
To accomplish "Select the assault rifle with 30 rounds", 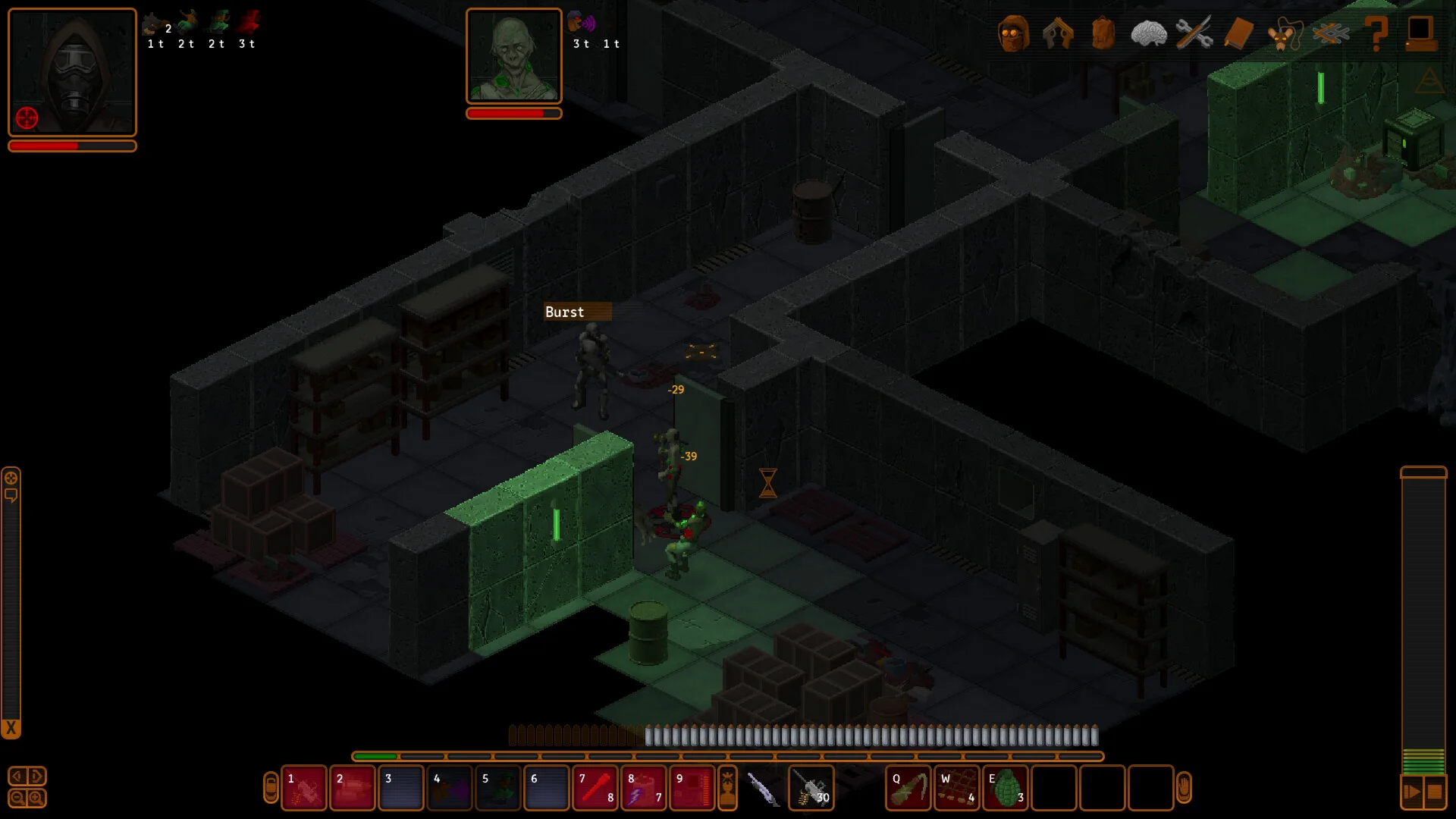I will pos(811,788).
